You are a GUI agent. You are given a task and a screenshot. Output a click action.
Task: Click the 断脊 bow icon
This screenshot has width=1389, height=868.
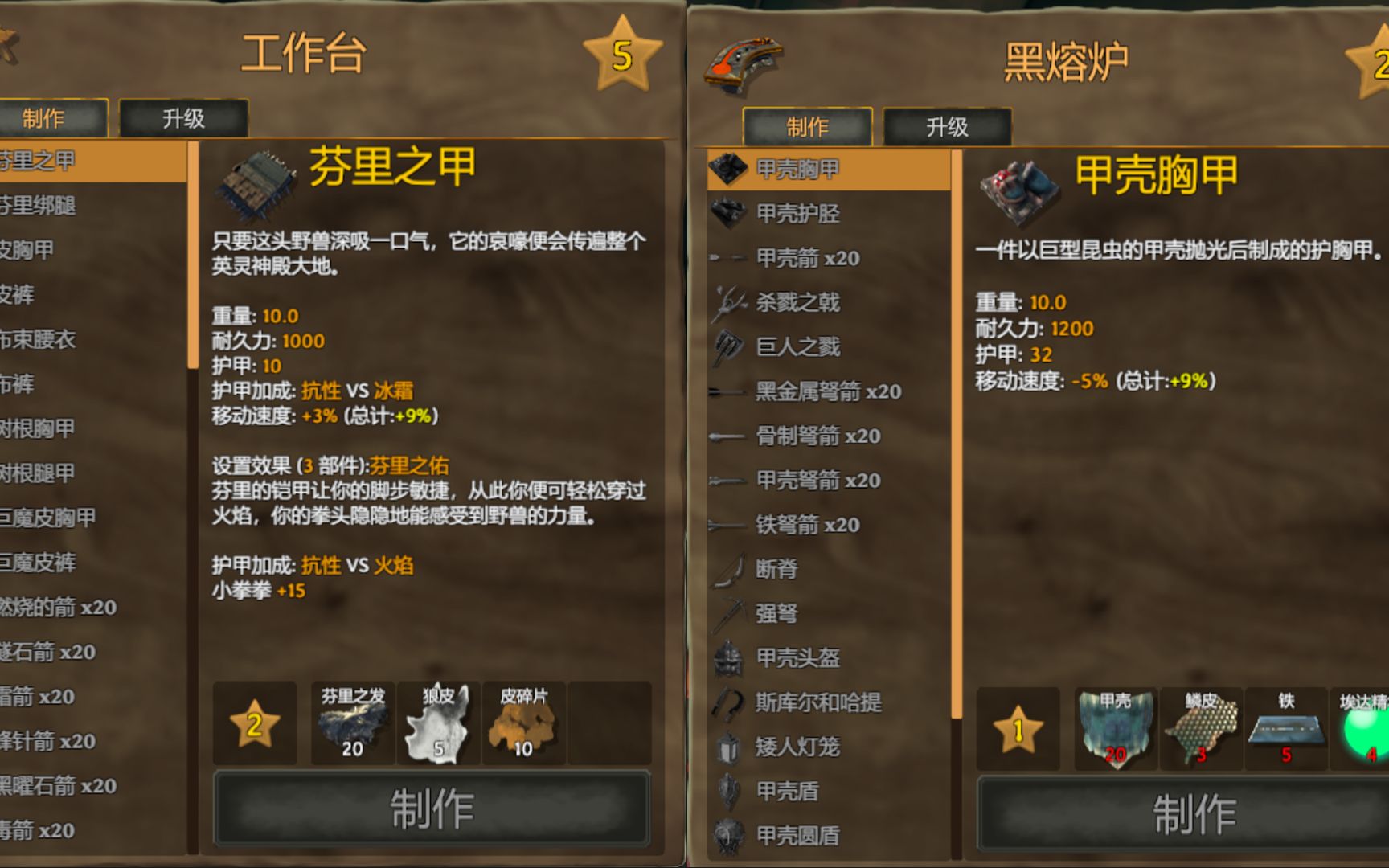pyautogui.click(x=728, y=570)
